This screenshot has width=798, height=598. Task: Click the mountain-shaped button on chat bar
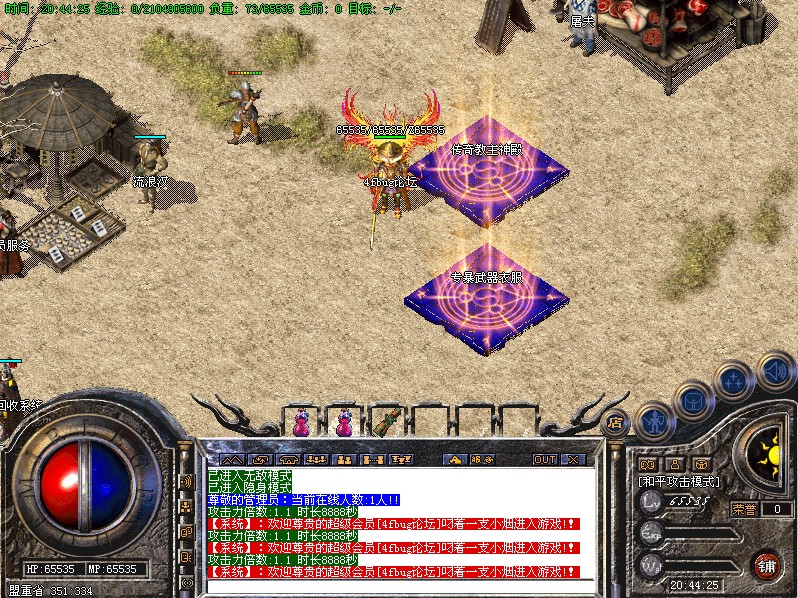pyautogui.click(x=232, y=459)
